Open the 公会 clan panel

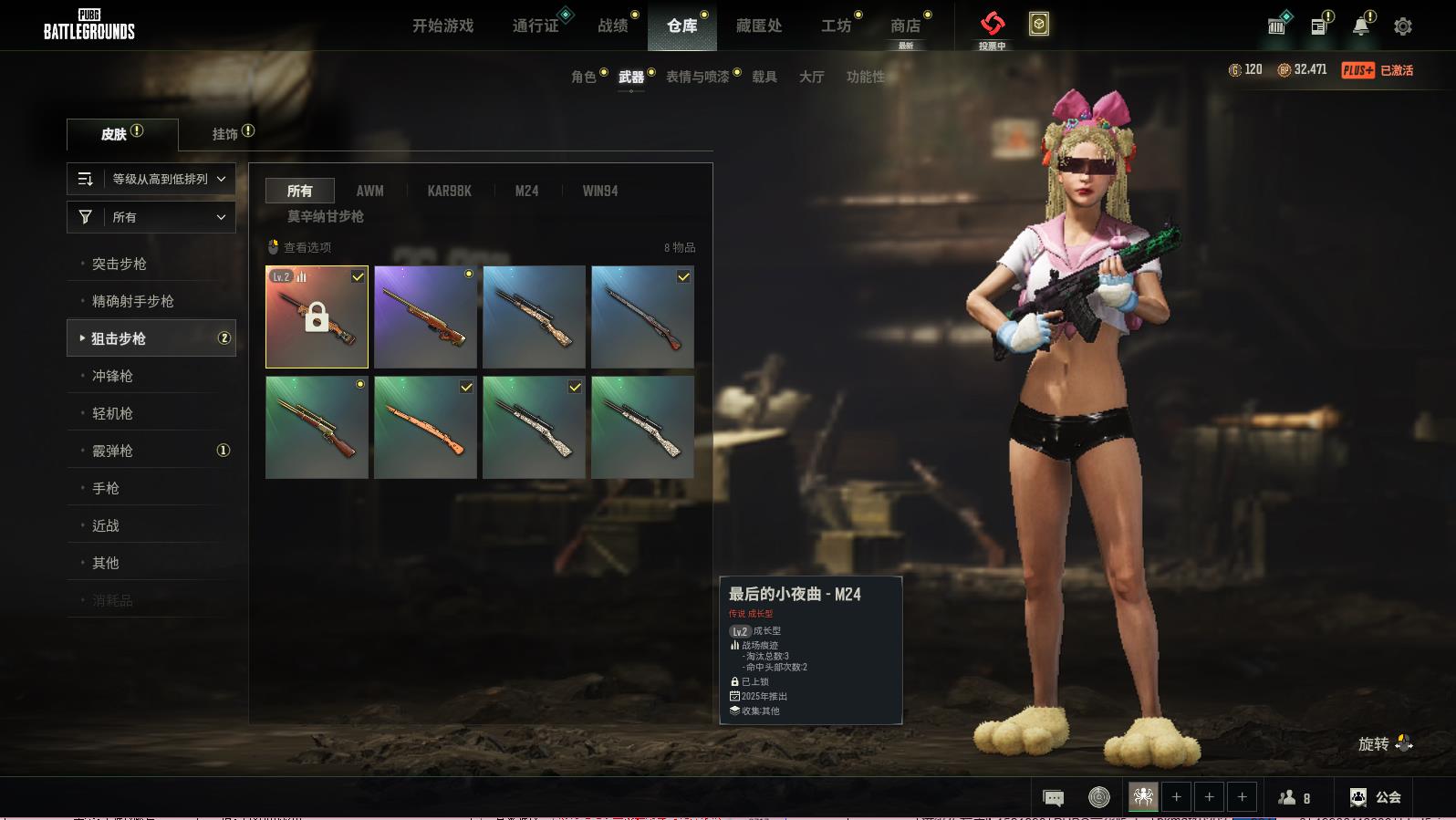coord(1375,797)
